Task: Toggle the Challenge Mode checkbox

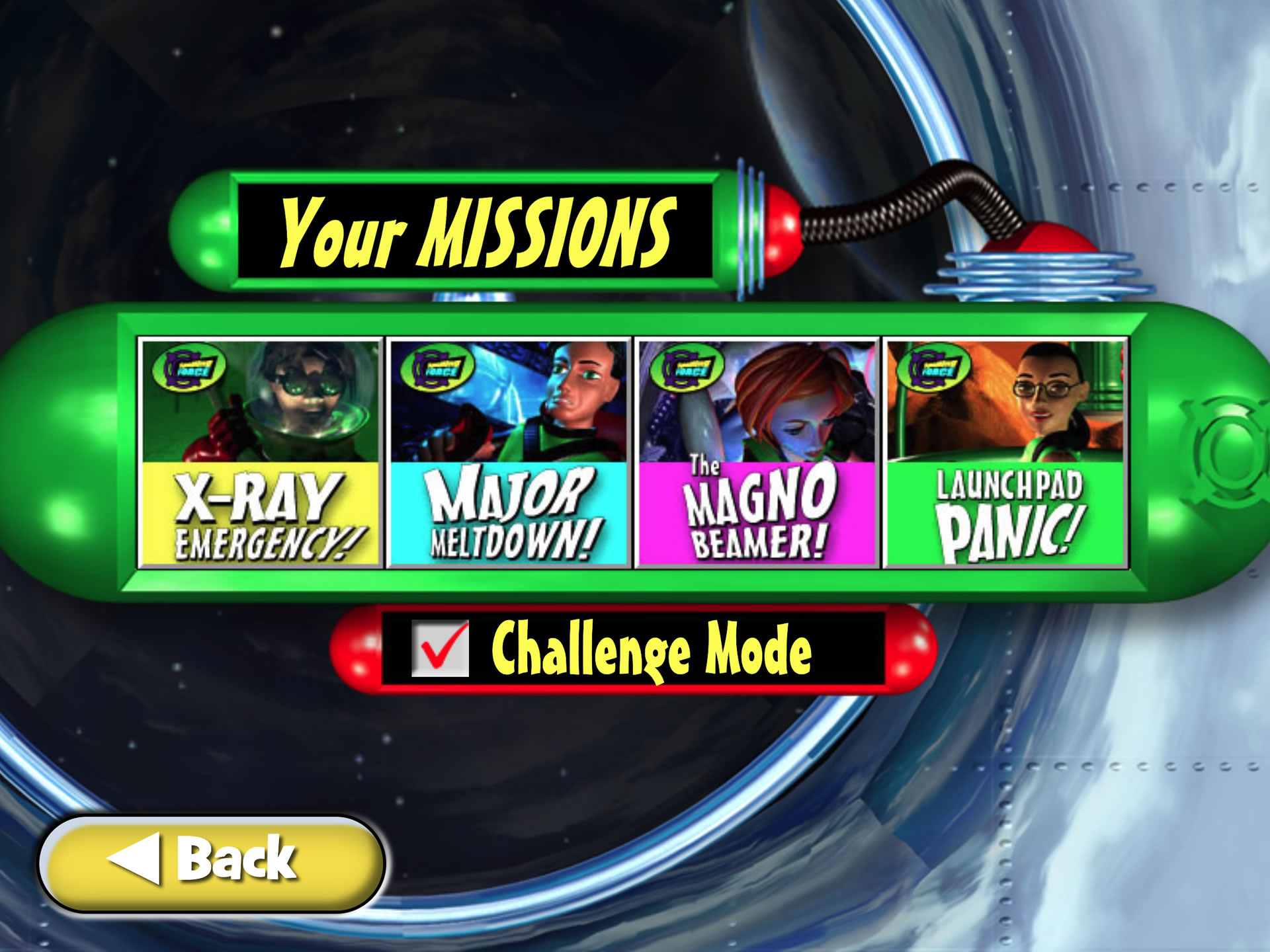Action: point(440,648)
